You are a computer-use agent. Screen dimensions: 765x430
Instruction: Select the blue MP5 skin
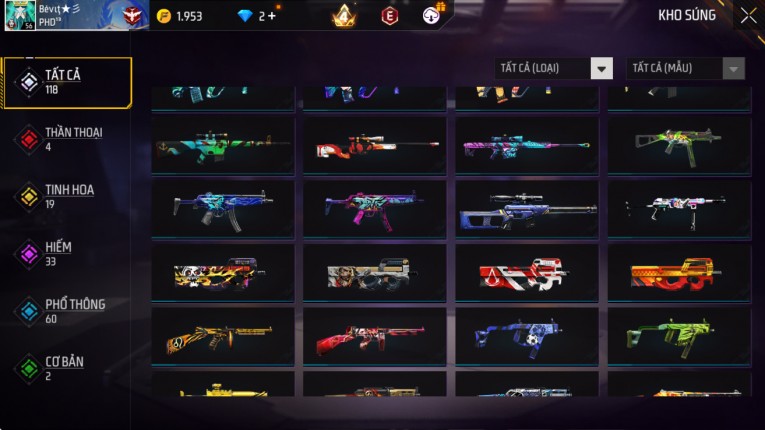(x=223, y=208)
